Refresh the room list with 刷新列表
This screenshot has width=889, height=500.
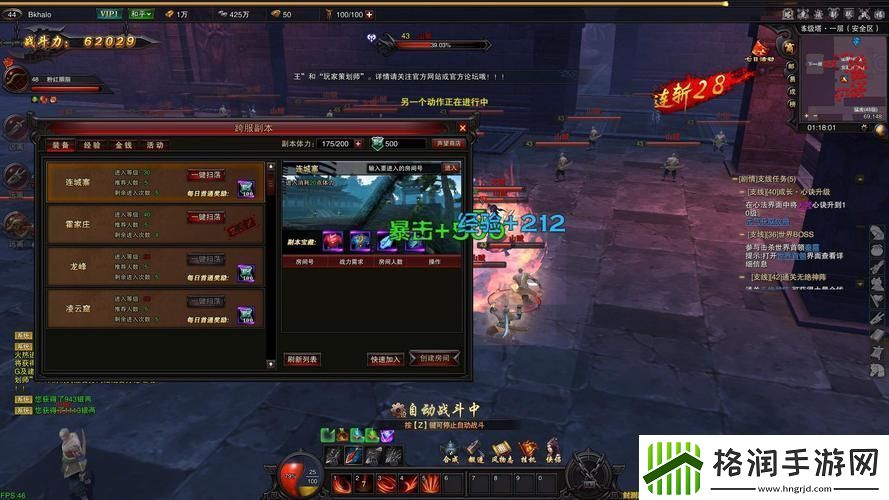click(302, 358)
